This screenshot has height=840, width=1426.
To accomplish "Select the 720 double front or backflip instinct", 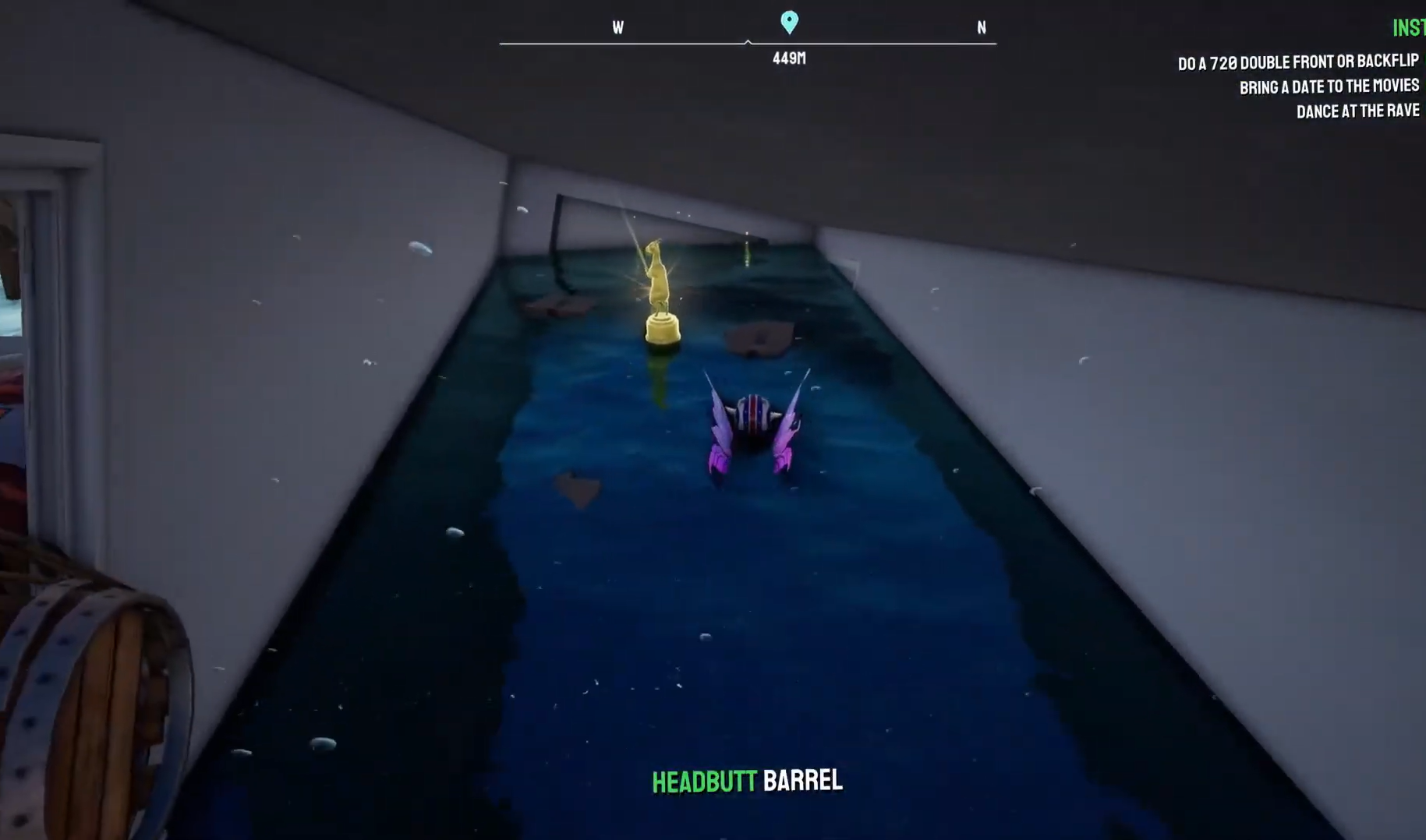I will coord(1297,62).
